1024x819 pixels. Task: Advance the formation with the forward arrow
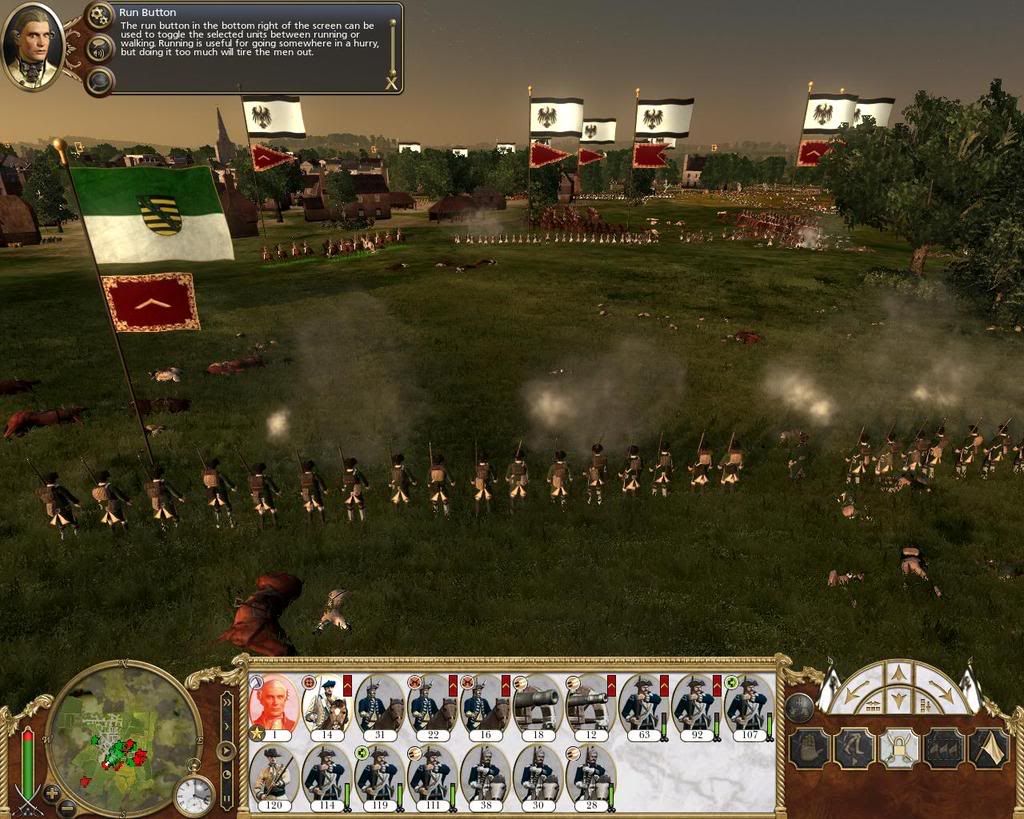(x=899, y=673)
